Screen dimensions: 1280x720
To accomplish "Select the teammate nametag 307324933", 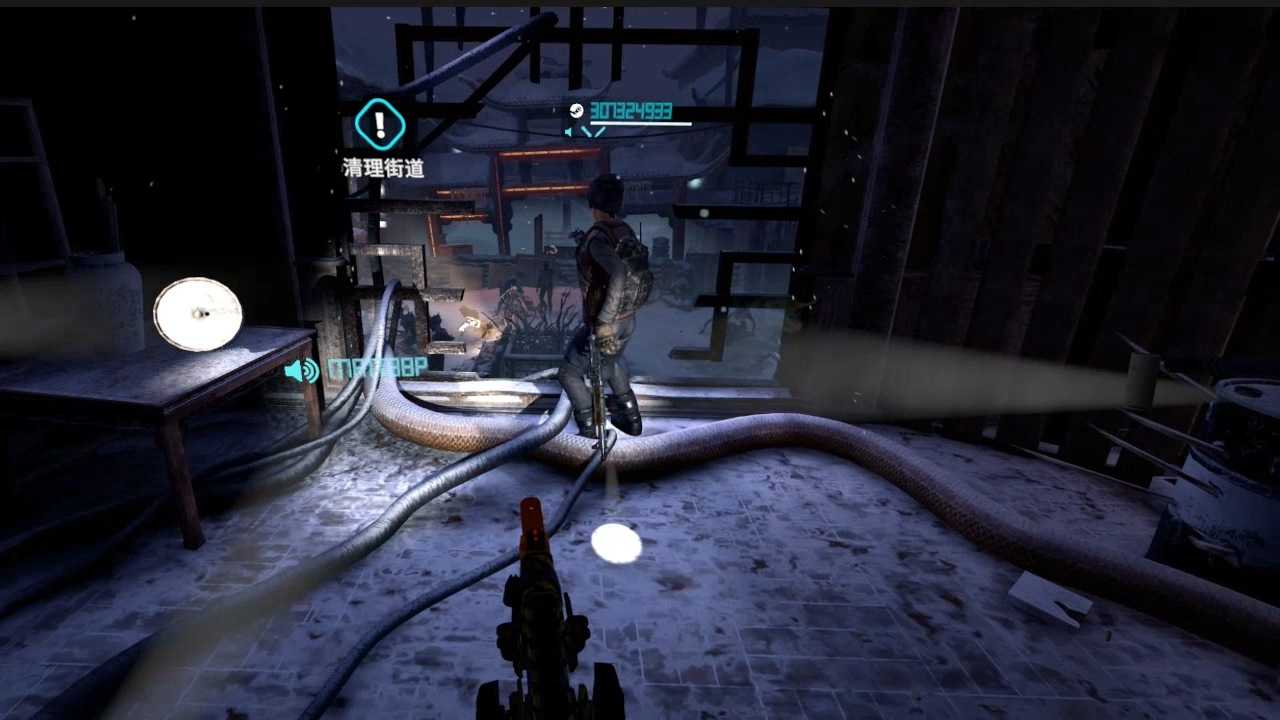I will [630, 111].
